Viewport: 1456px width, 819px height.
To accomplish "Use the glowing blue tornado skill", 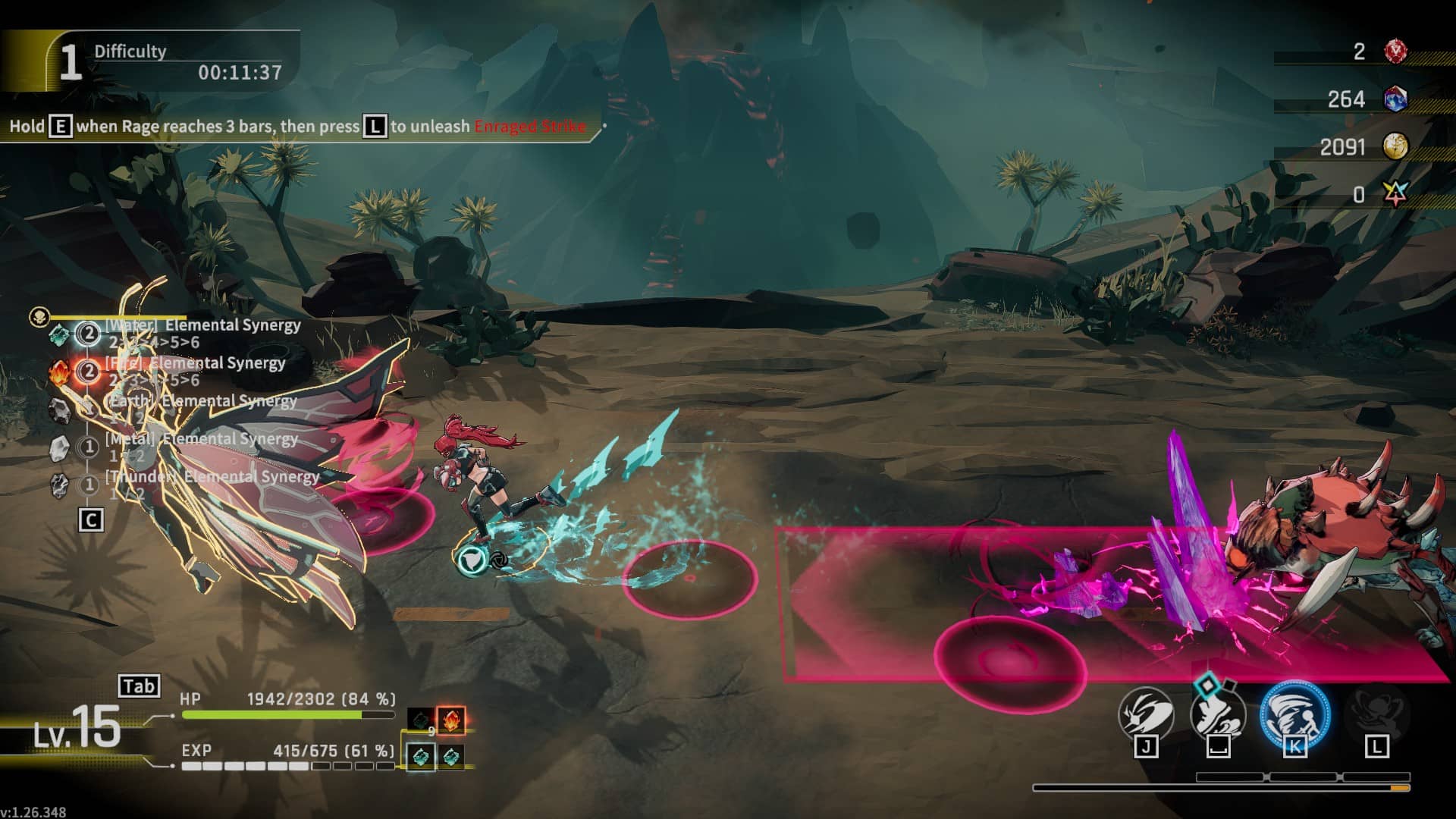I will (1294, 714).
